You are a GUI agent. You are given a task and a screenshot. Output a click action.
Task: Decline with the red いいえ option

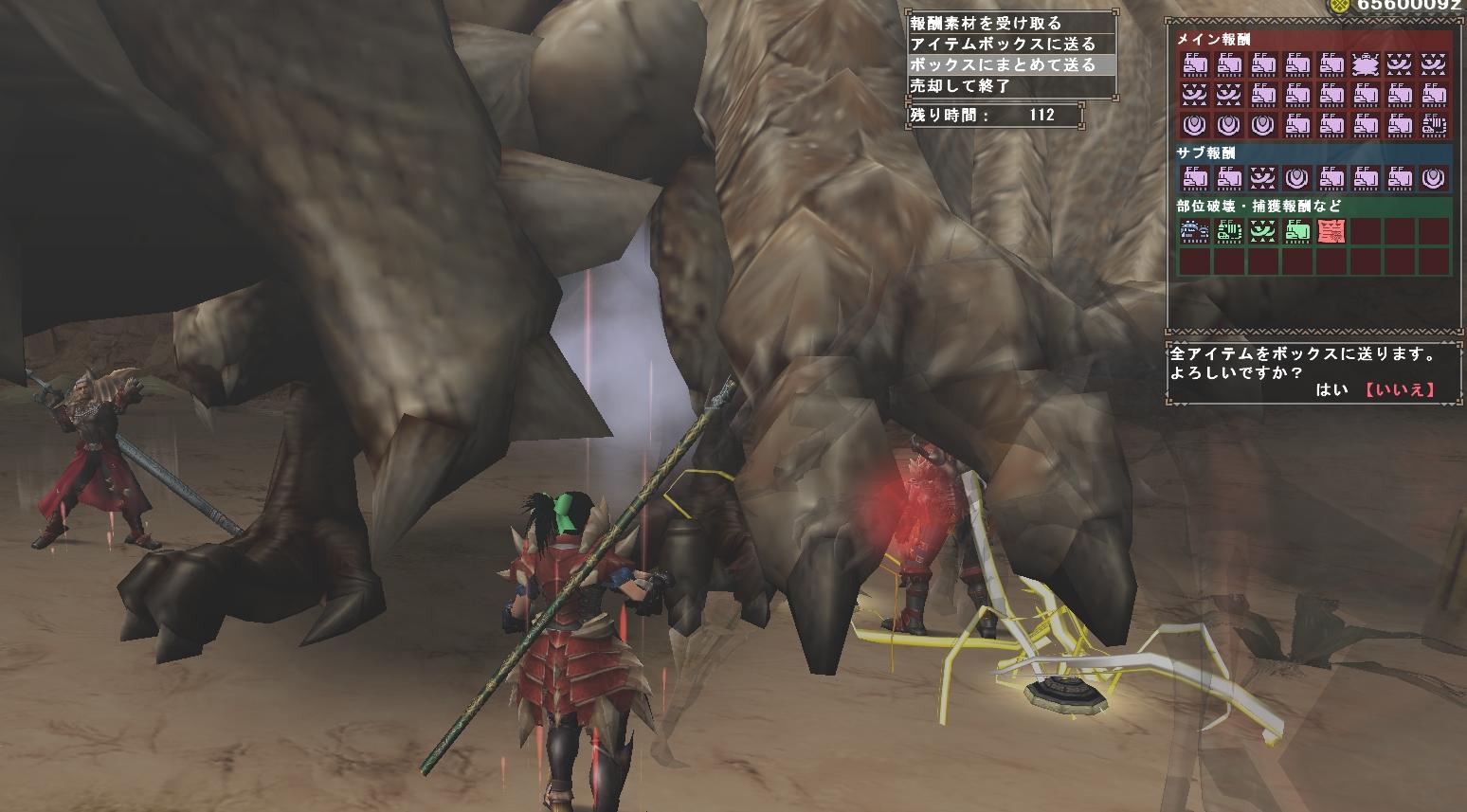pyautogui.click(x=1400, y=389)
